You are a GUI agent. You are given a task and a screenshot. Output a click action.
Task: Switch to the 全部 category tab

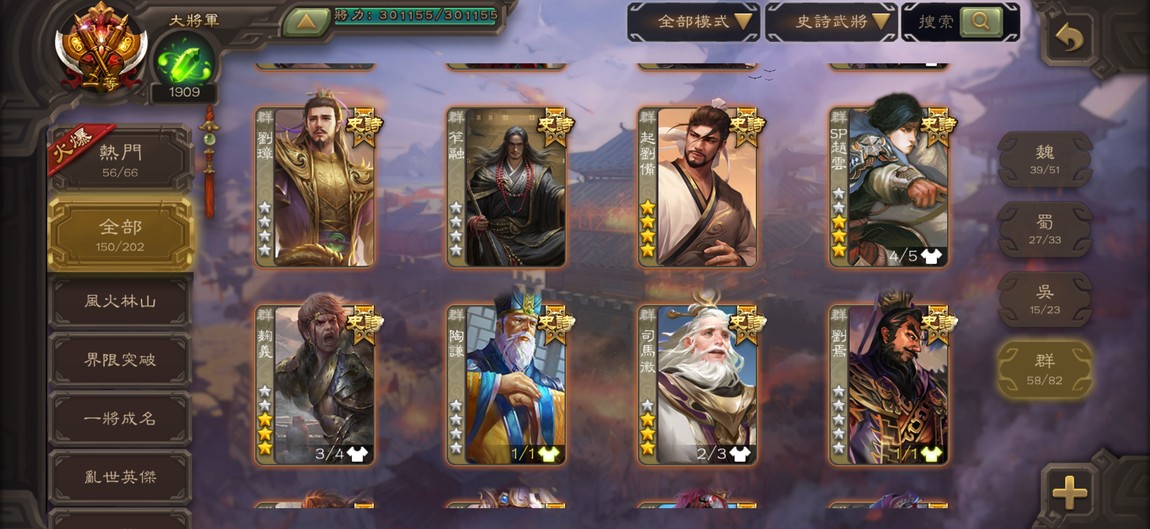point(120,234)
